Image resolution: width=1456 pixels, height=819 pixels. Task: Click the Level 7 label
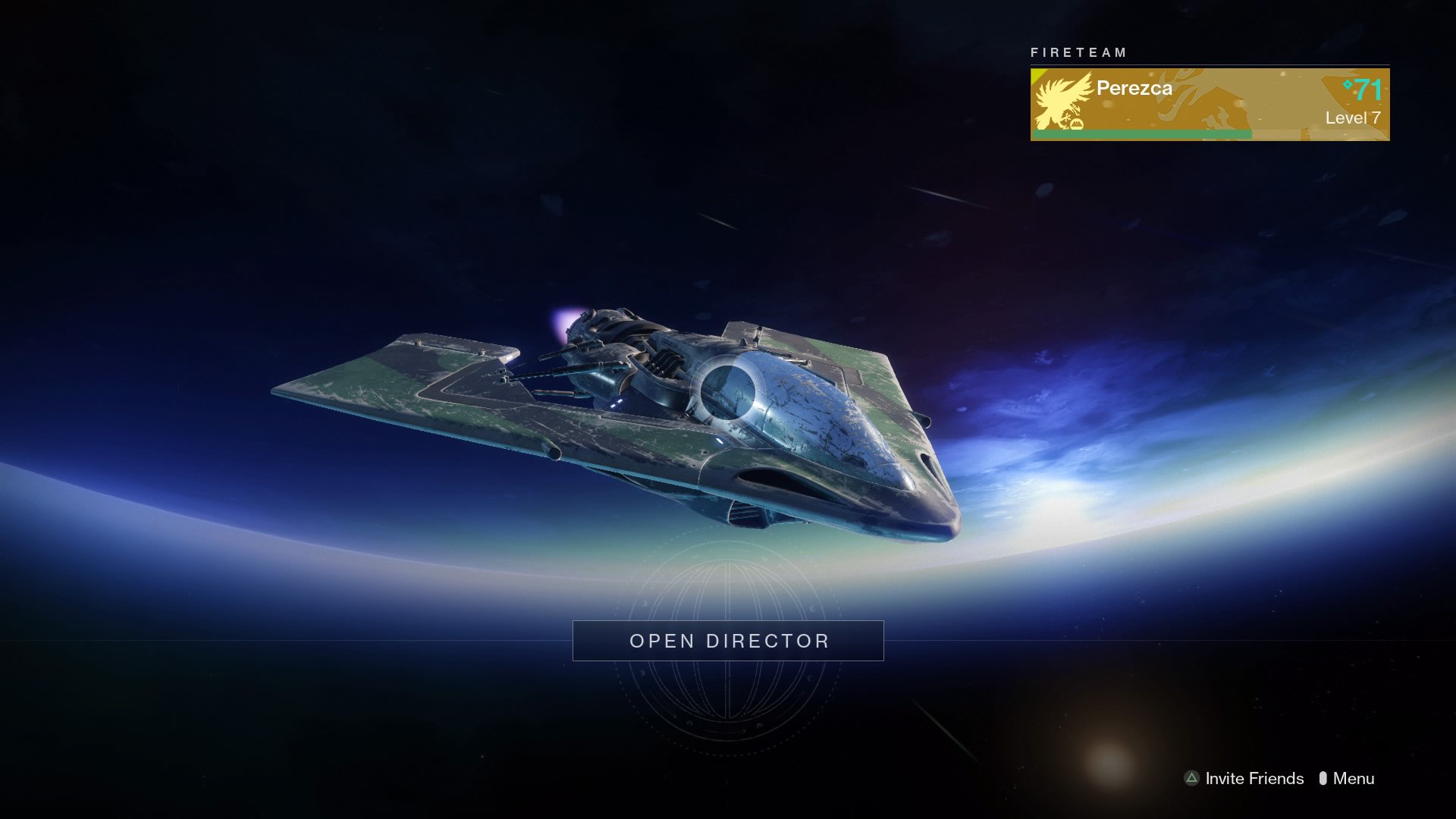point(1353,118)
